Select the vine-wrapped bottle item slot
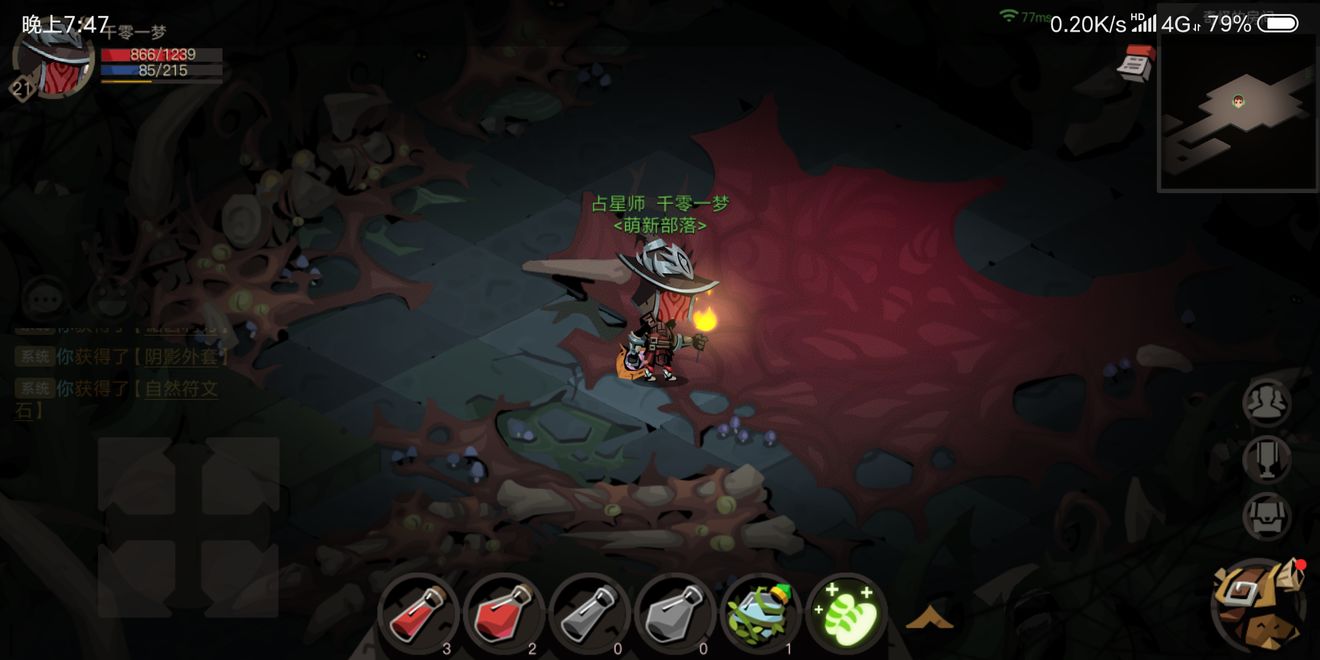 pos(760,613)
